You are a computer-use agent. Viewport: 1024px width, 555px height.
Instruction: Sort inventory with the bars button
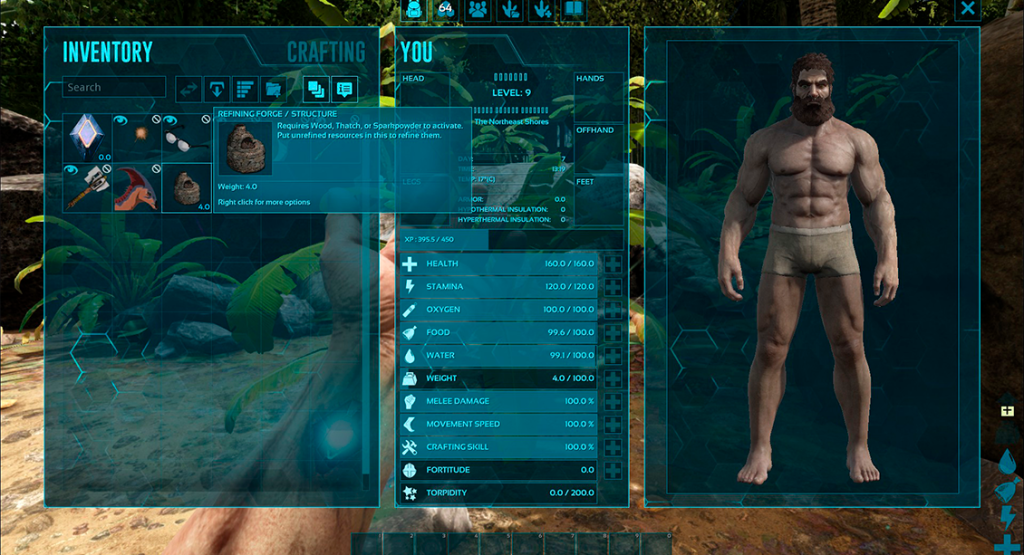coord(245,89)
